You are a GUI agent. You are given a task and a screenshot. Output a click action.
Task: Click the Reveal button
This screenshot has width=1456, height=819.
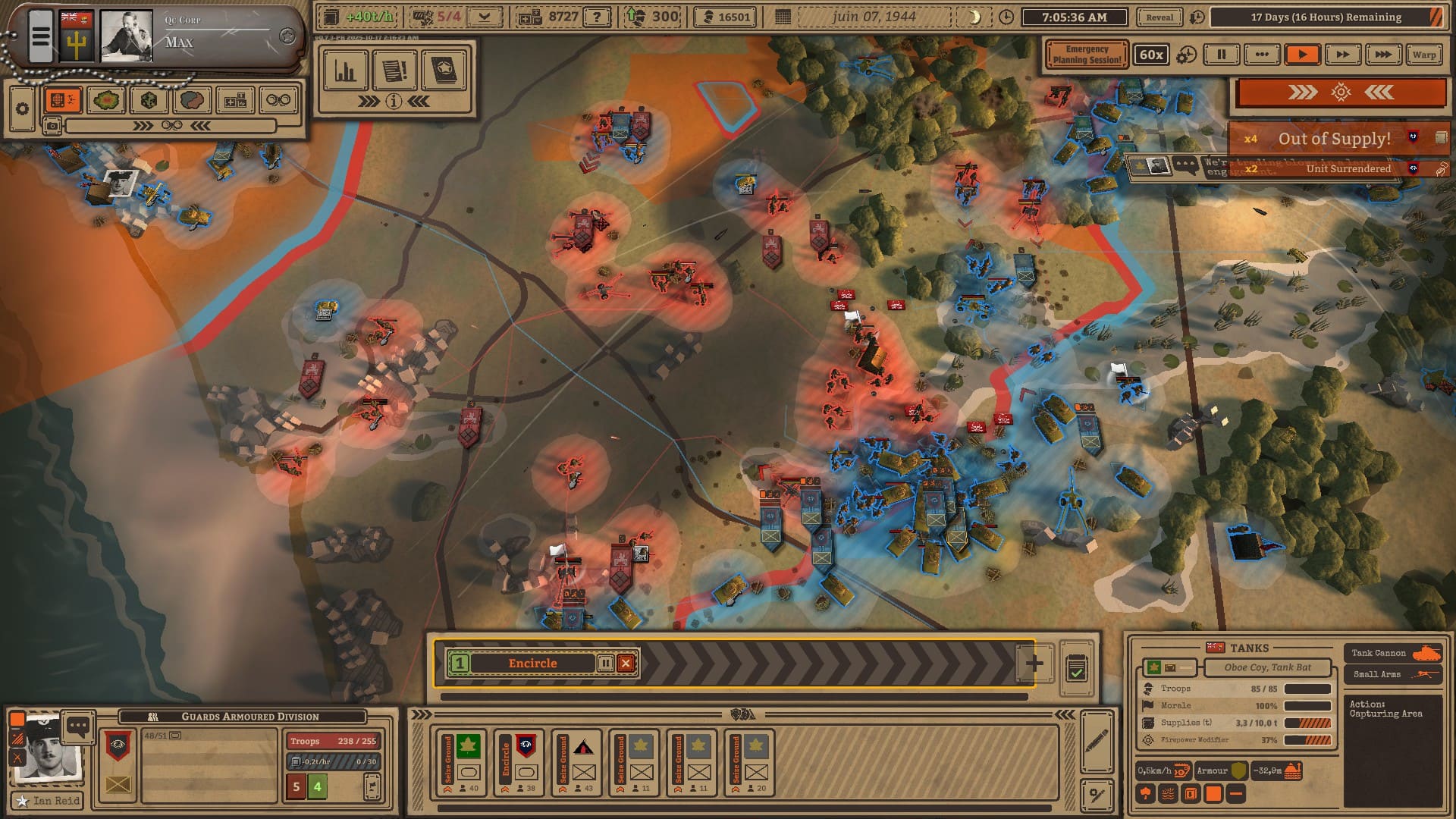(1159, 17)
